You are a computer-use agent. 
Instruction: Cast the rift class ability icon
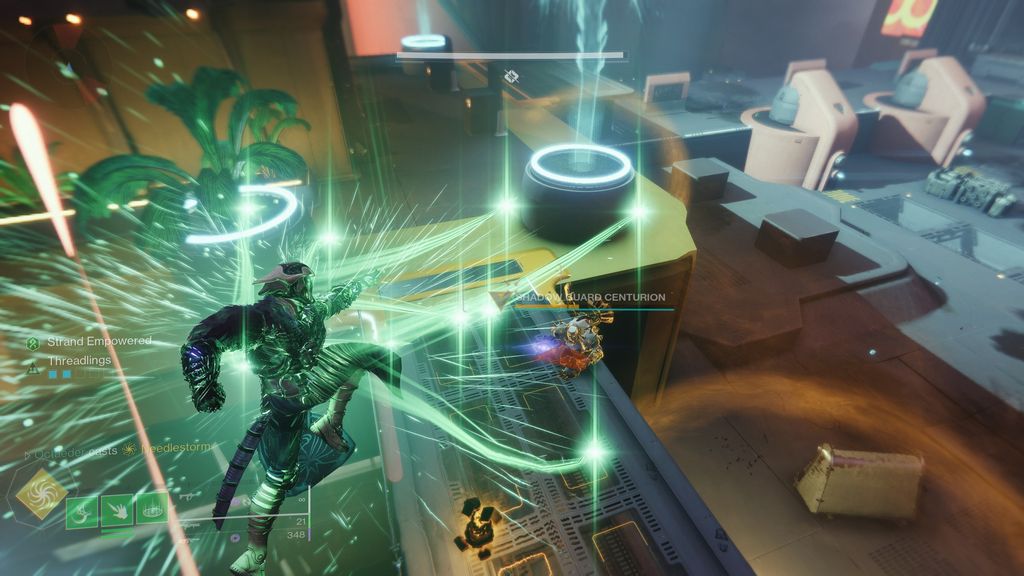152,509
